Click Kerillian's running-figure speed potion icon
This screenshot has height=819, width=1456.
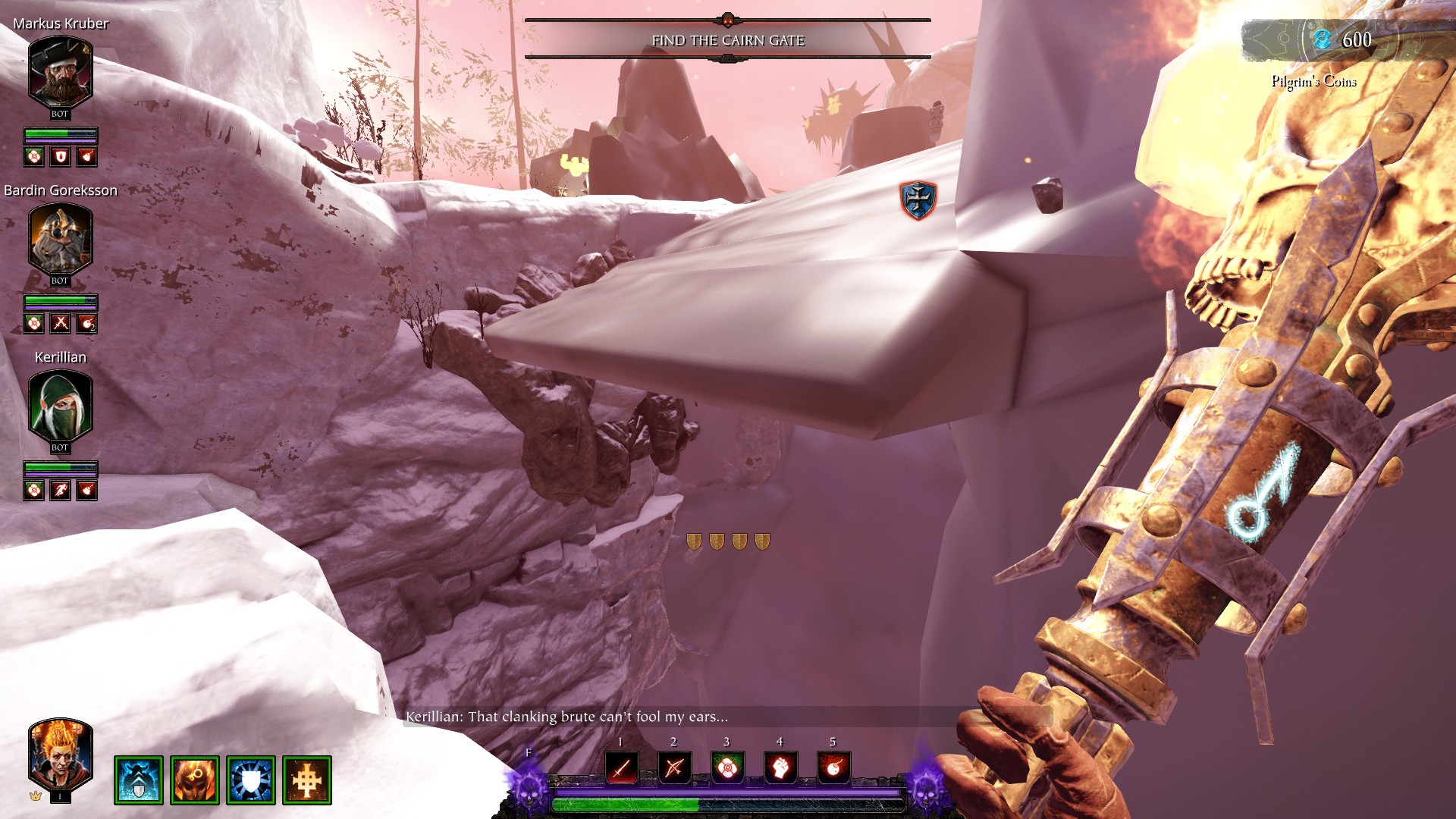click(61, 491)
